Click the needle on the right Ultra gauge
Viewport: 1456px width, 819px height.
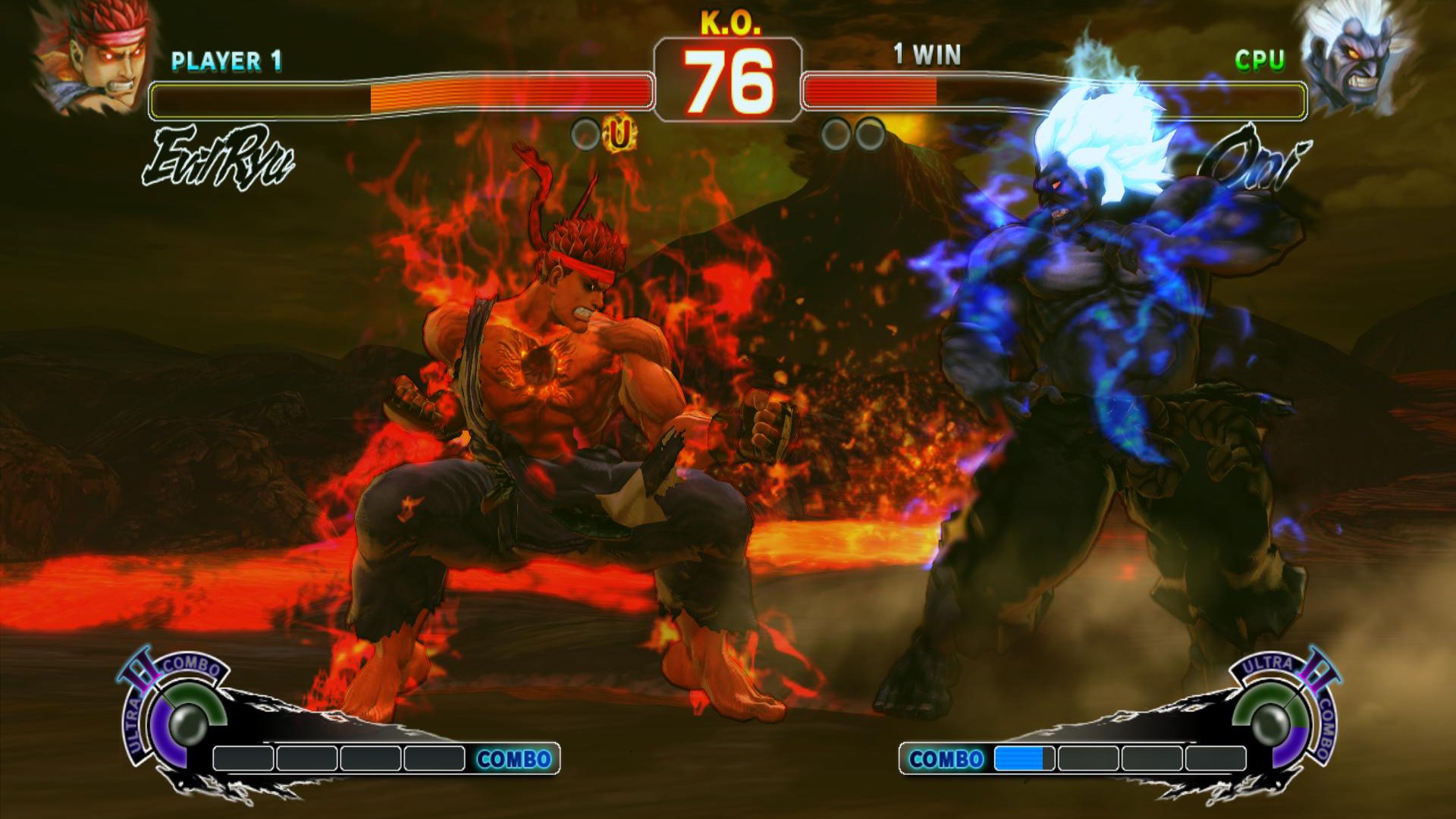[x=1289, y=701]
